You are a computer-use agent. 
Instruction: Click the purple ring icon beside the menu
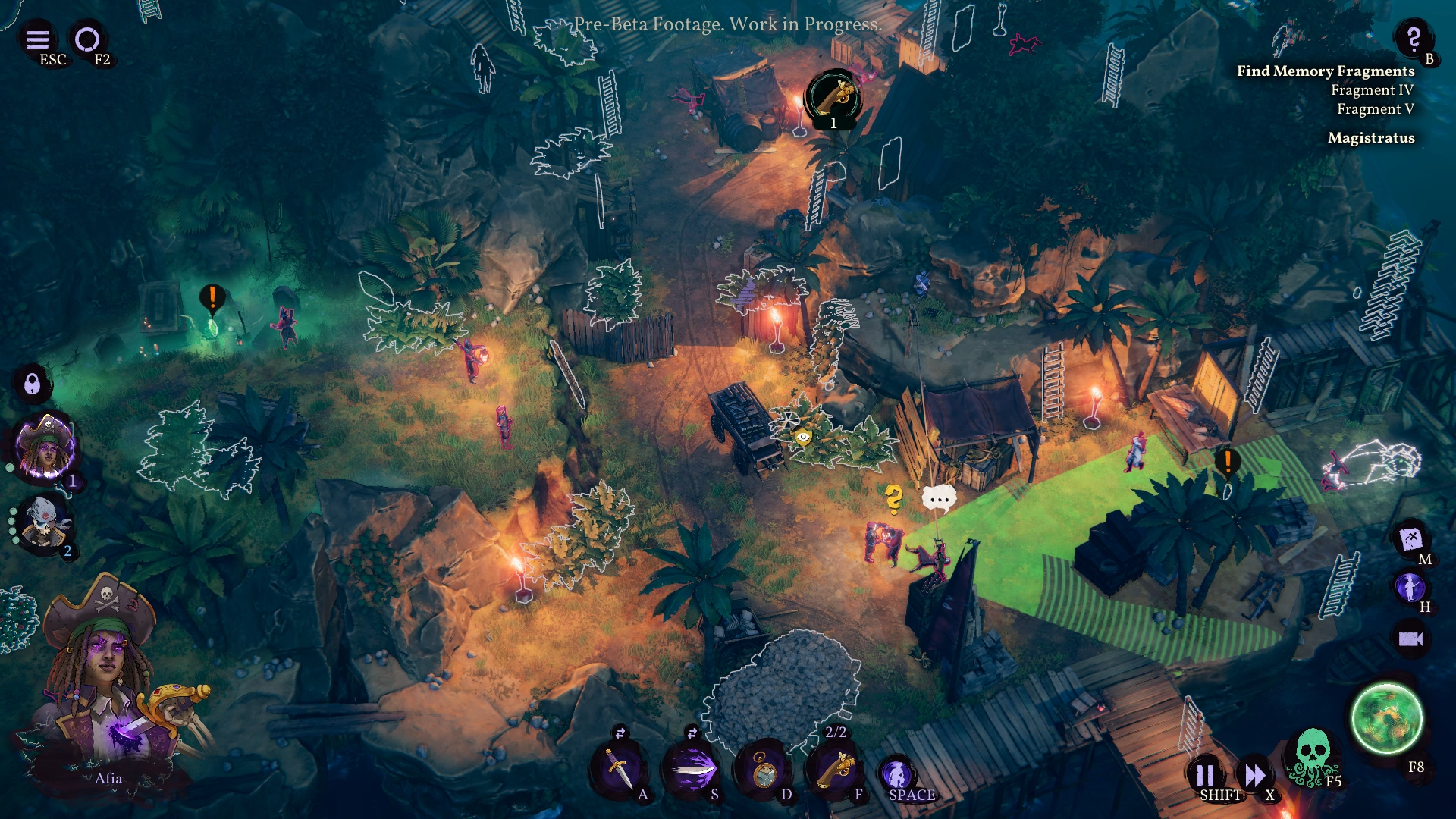87,39
